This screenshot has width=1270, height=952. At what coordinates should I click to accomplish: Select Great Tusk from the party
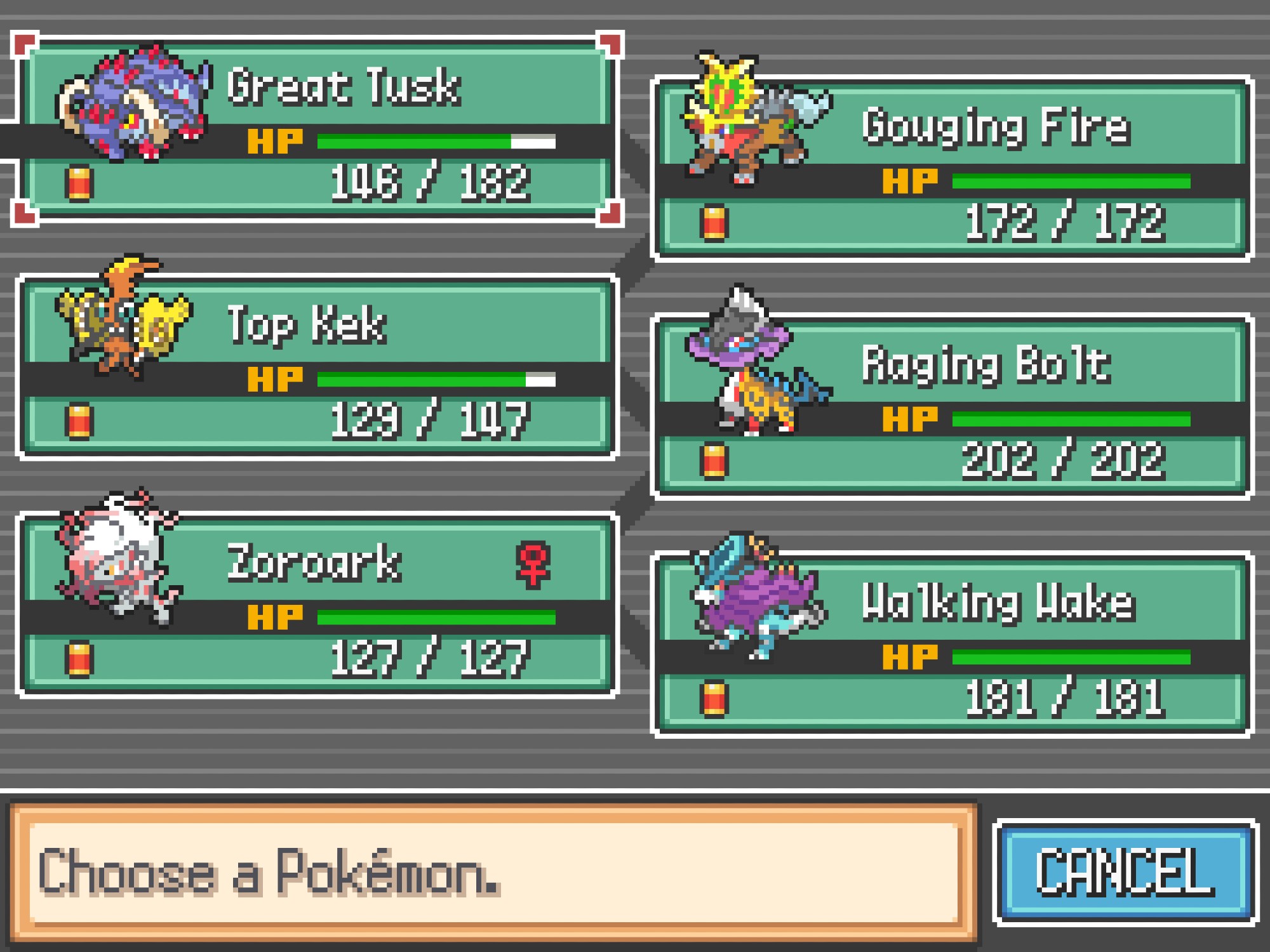tap(317, 128)
